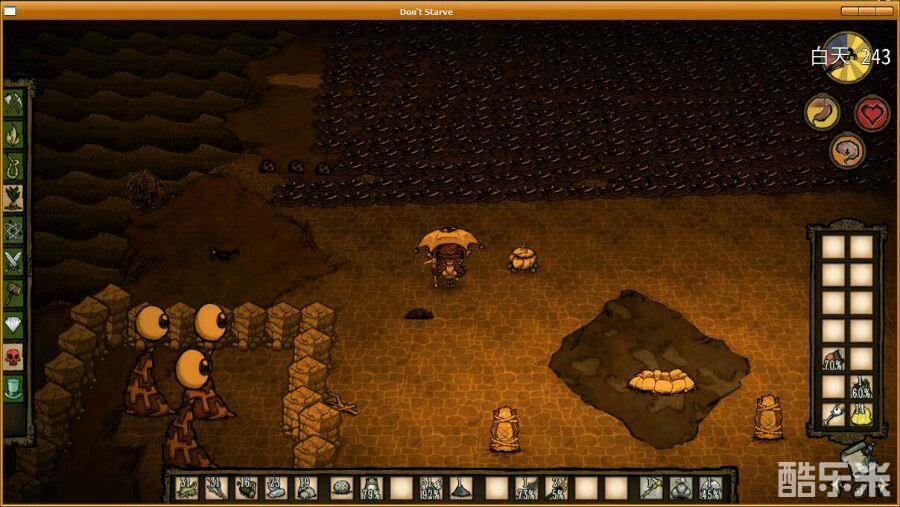Pick the backpack item at 70%
This screenshot has width=900, height=507.
(x=832, y=359)
